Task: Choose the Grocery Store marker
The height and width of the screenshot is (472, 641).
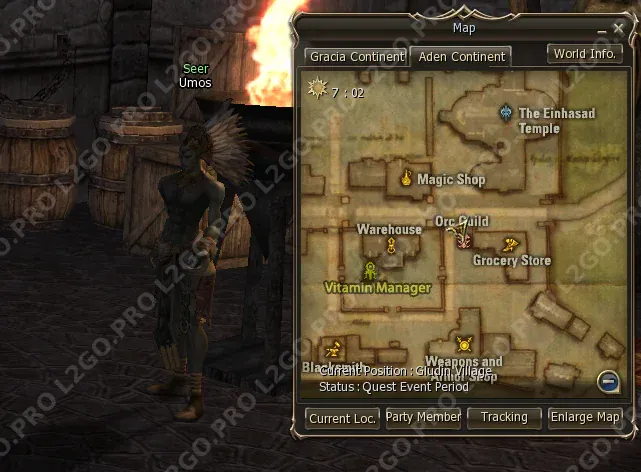Action: tap(511, 245)
